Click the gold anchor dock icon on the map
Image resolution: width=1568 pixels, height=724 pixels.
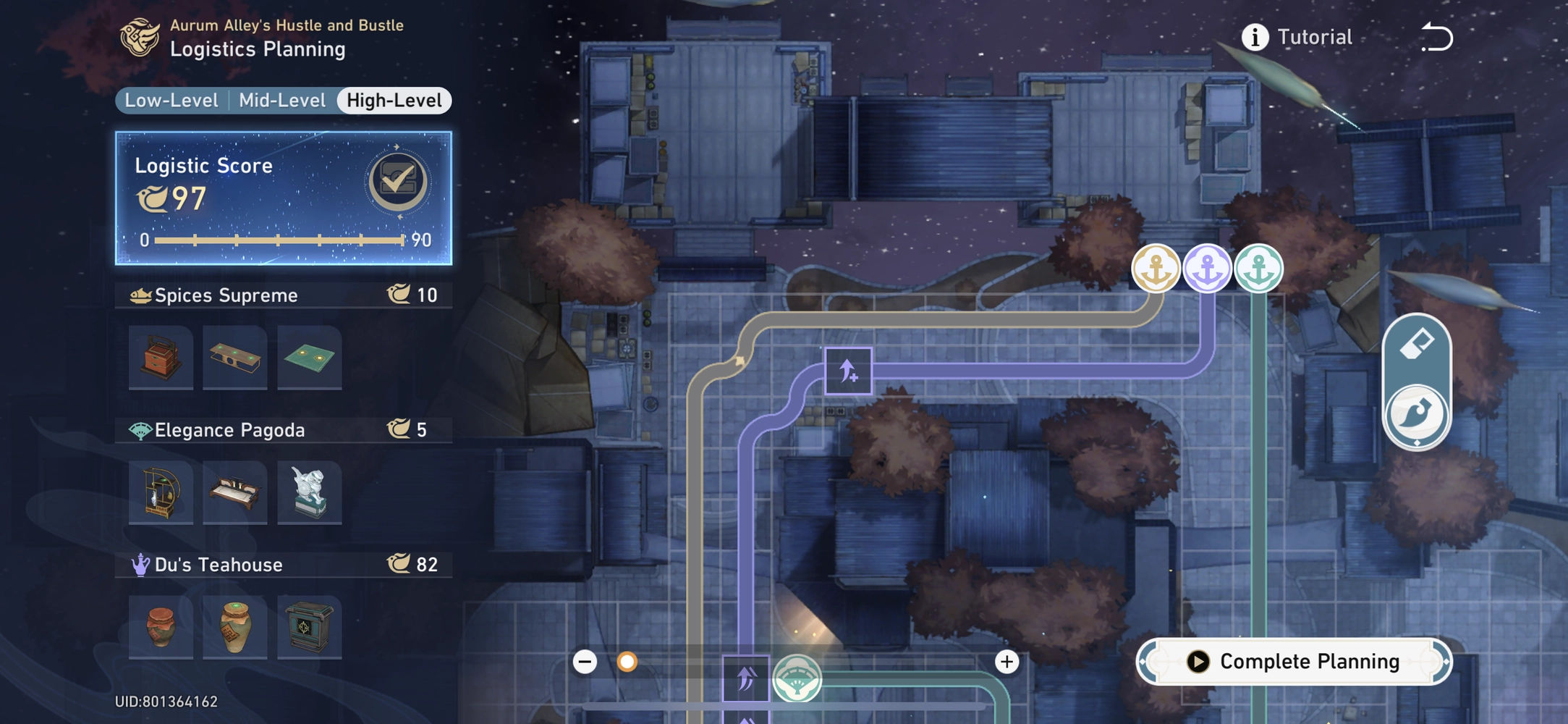1156,267
